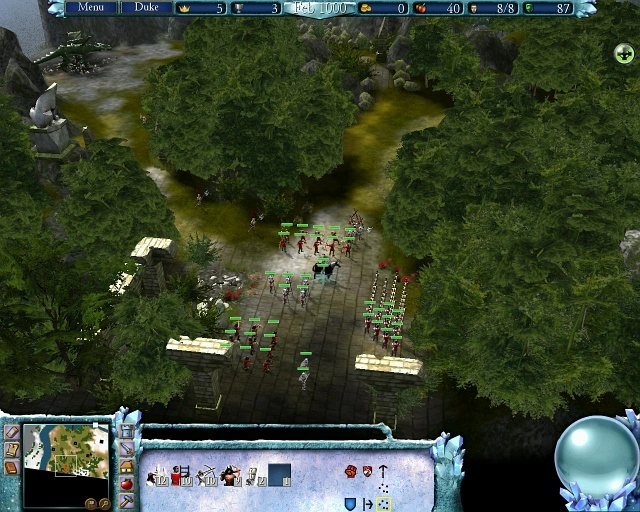This screenshot has width=640, height=512.
Task: Click the Duke rank button
Action: [x=146, y=7]
